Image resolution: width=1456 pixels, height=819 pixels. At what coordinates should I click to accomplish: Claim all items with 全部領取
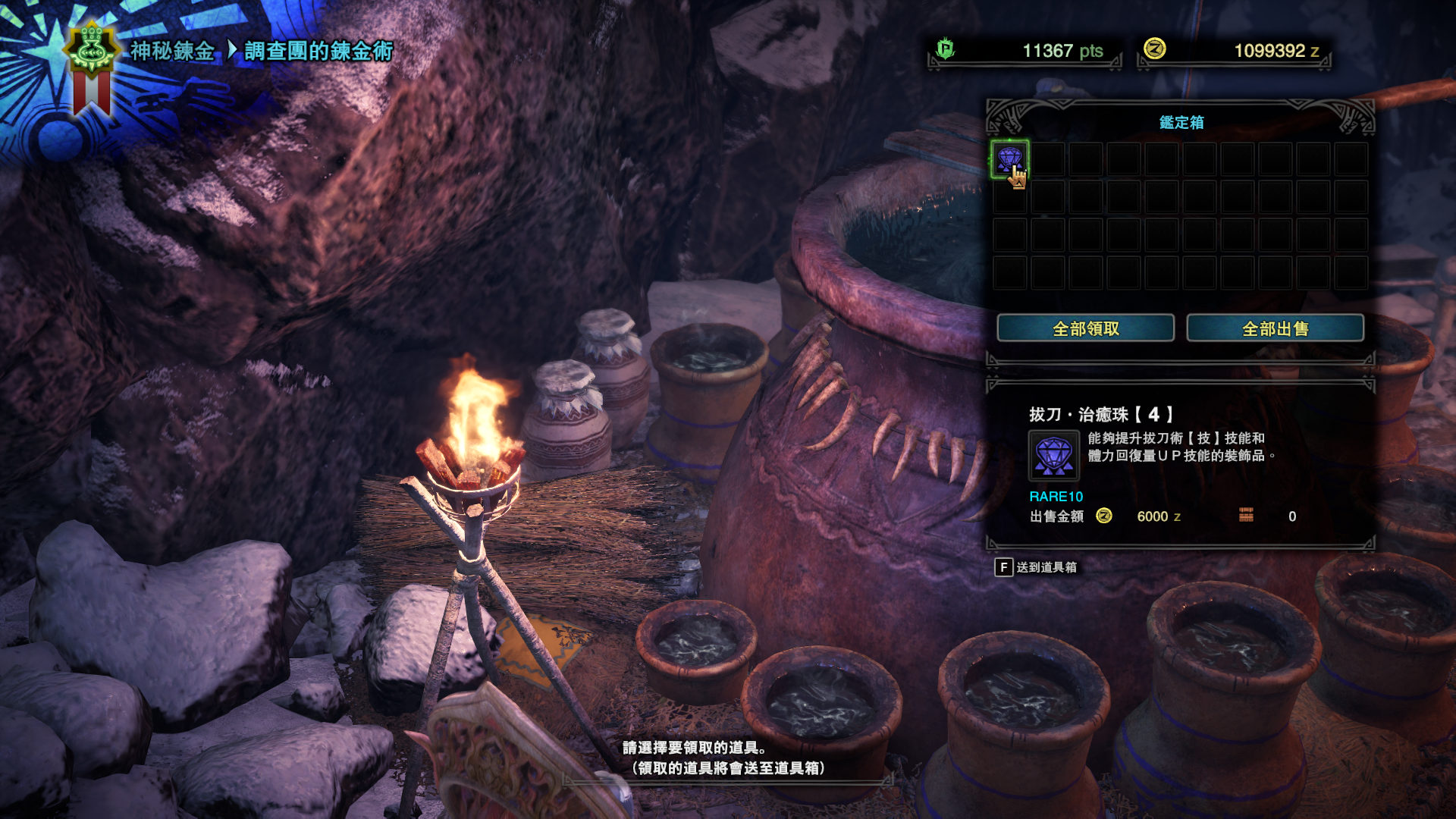[x=1085, y=328]
